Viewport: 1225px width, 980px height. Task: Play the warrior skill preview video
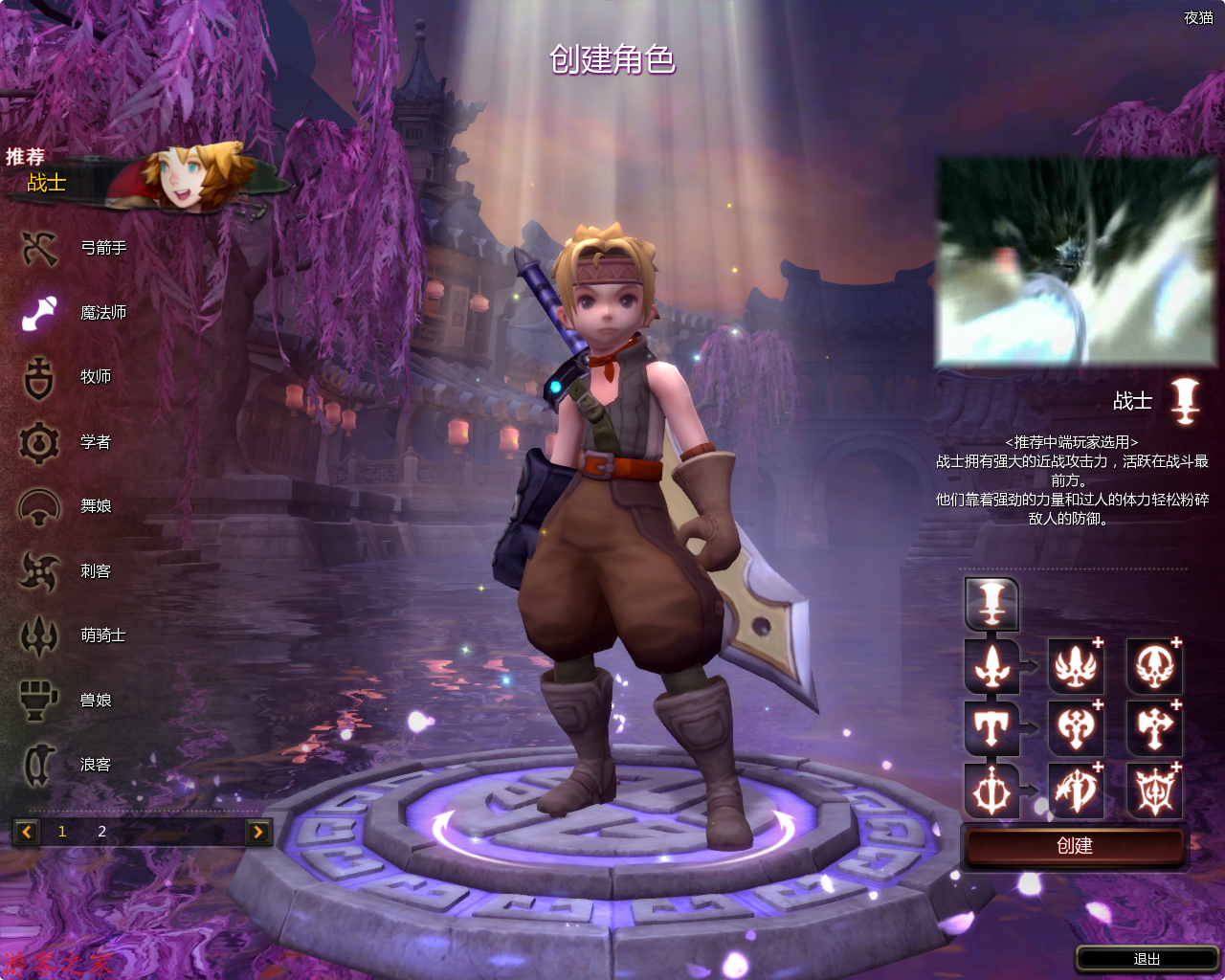tap(1076, 261)
